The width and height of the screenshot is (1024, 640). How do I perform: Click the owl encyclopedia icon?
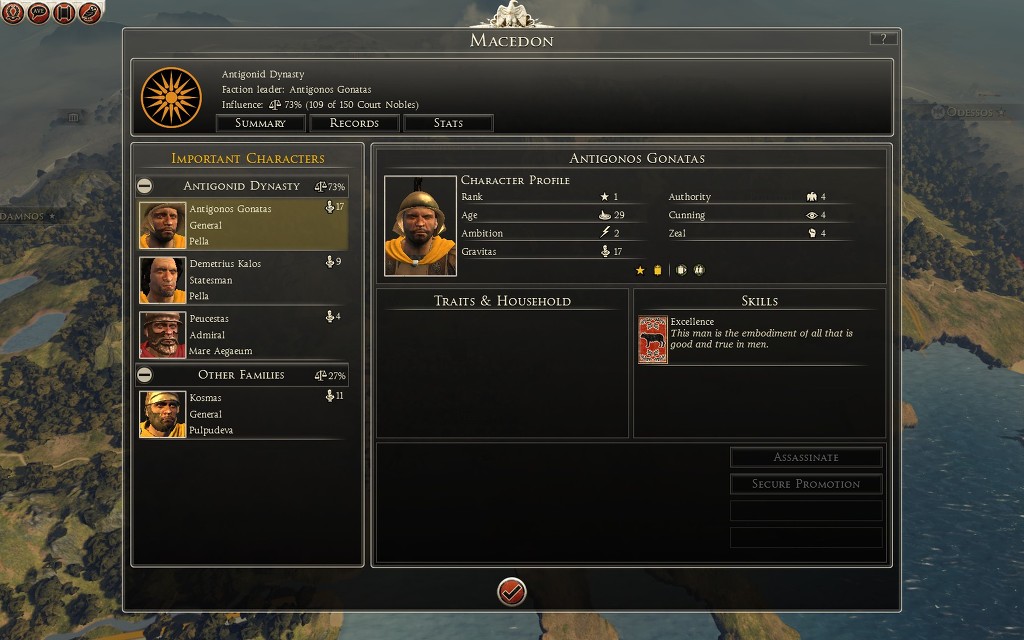[90, 13]
